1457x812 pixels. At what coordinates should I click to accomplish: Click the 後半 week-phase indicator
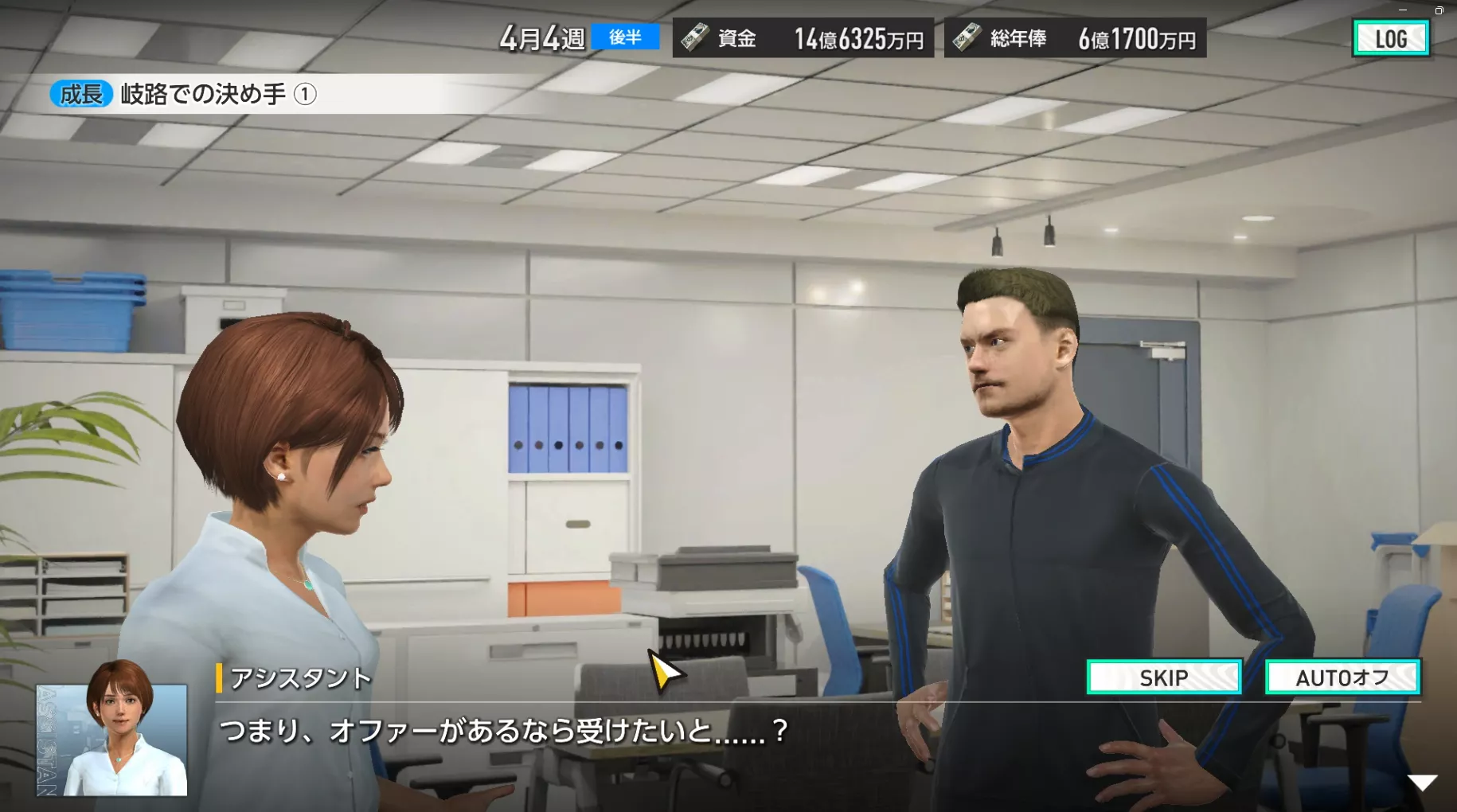[x=626, y=38]
